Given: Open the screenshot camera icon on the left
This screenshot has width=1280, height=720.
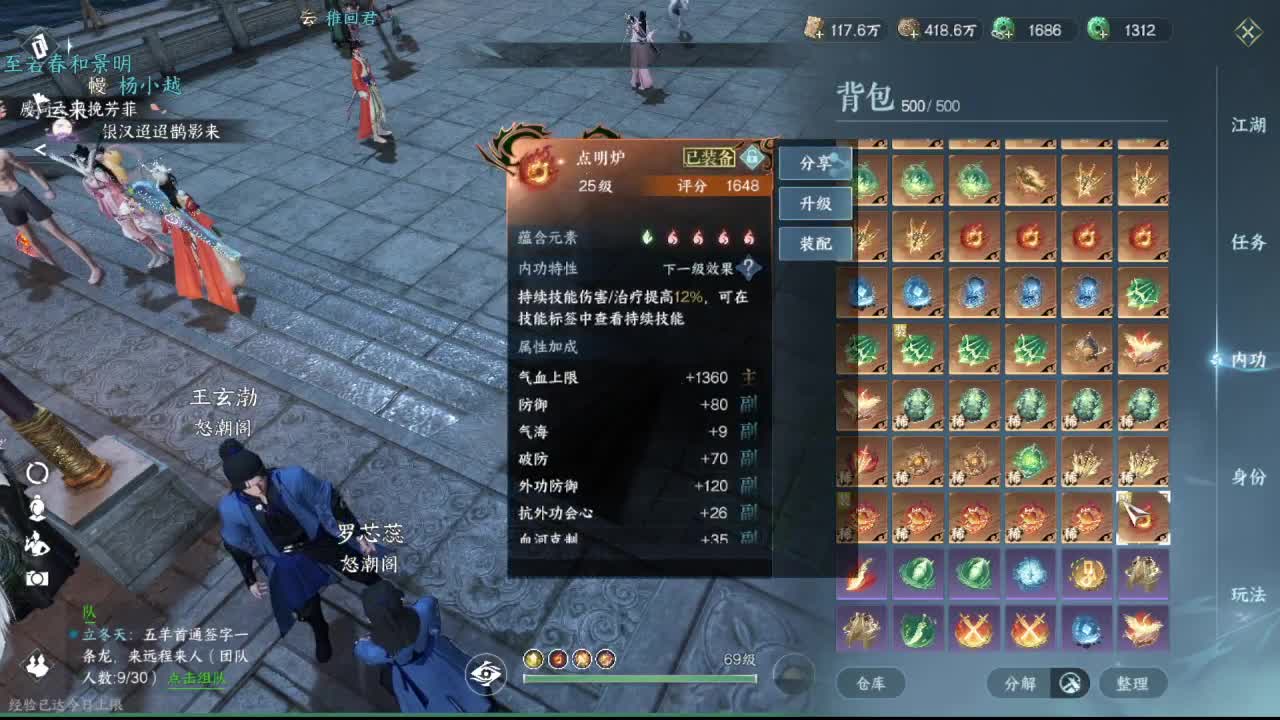Looking at the screenshot, I should [36, 576].
